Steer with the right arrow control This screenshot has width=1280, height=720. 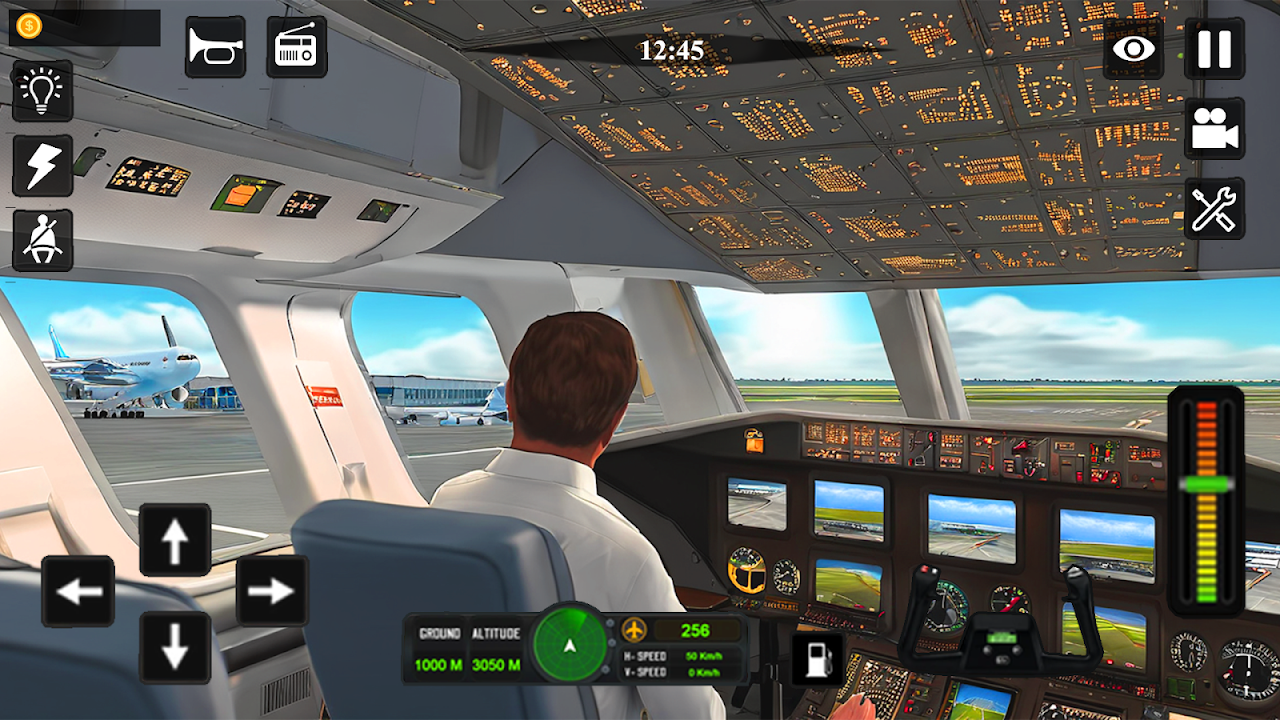point(271,592)
